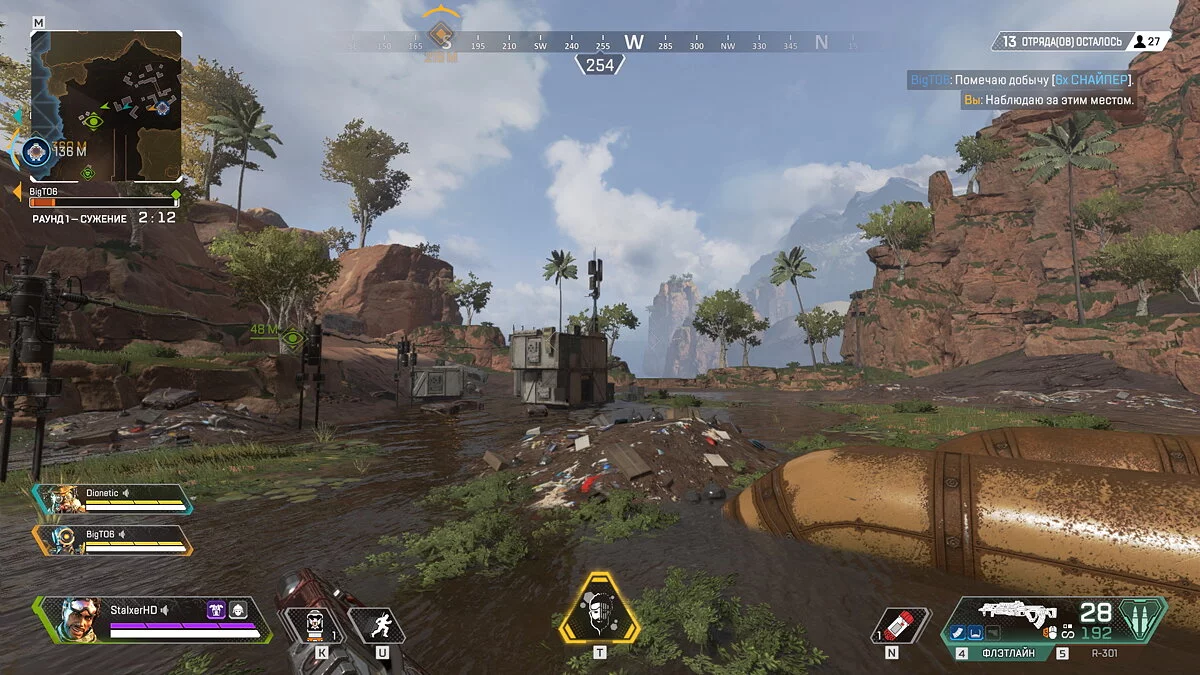Click teammate BigTO6's squad card
Viewport: 1200px width, 675px height.
tap(113, 539)
